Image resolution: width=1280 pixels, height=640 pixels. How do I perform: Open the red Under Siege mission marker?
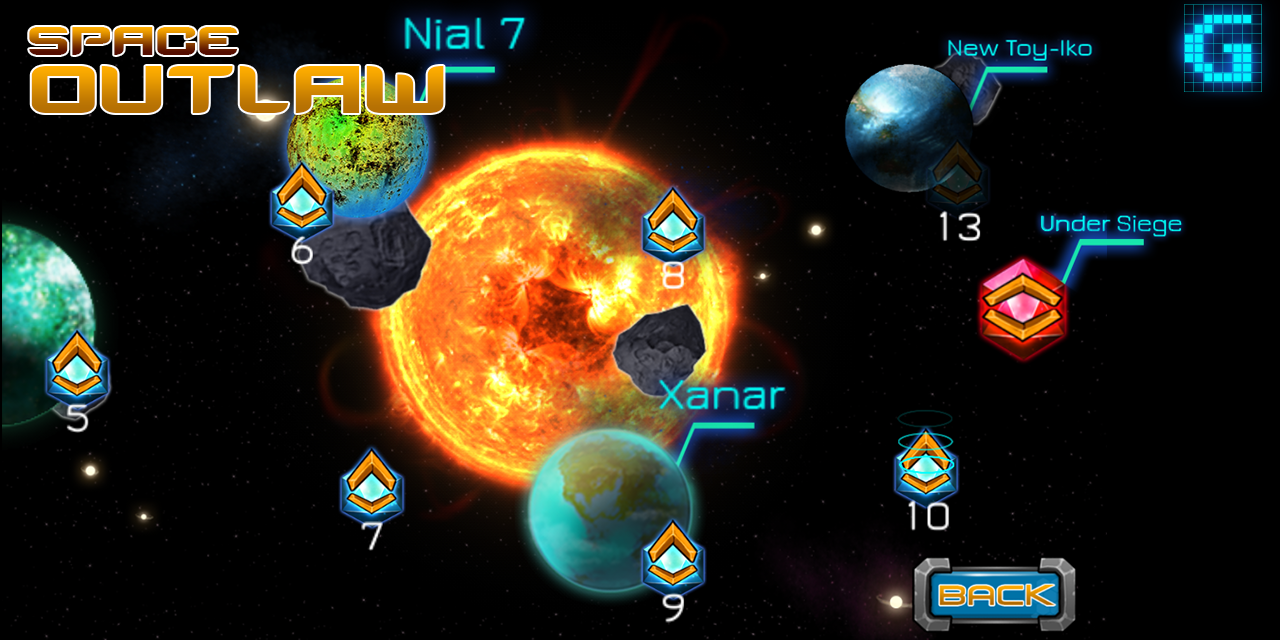point(1022,308)
